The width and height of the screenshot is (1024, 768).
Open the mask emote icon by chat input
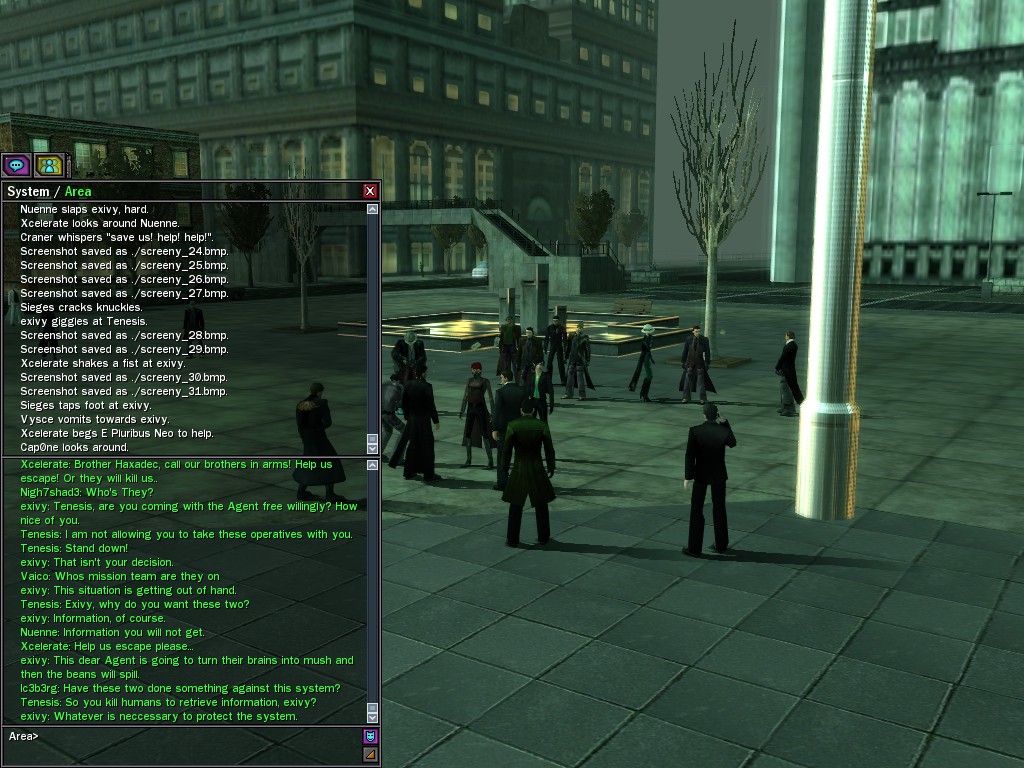tap(370, 737)
